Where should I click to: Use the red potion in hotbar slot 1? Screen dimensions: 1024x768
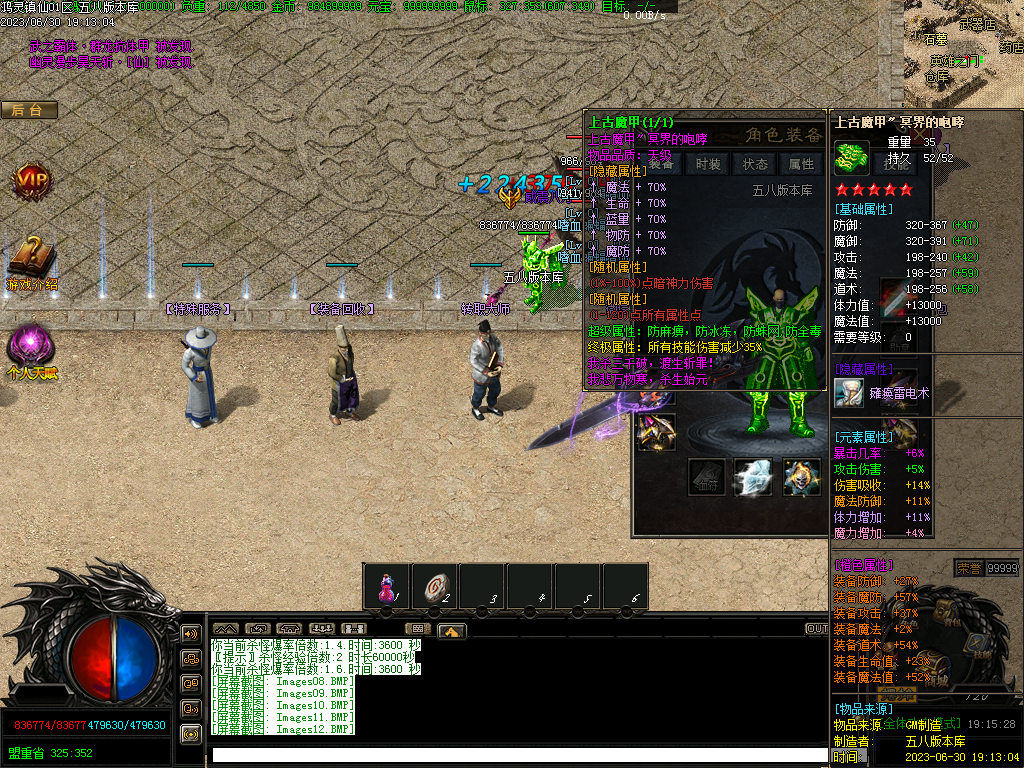(x=386, y=588)
